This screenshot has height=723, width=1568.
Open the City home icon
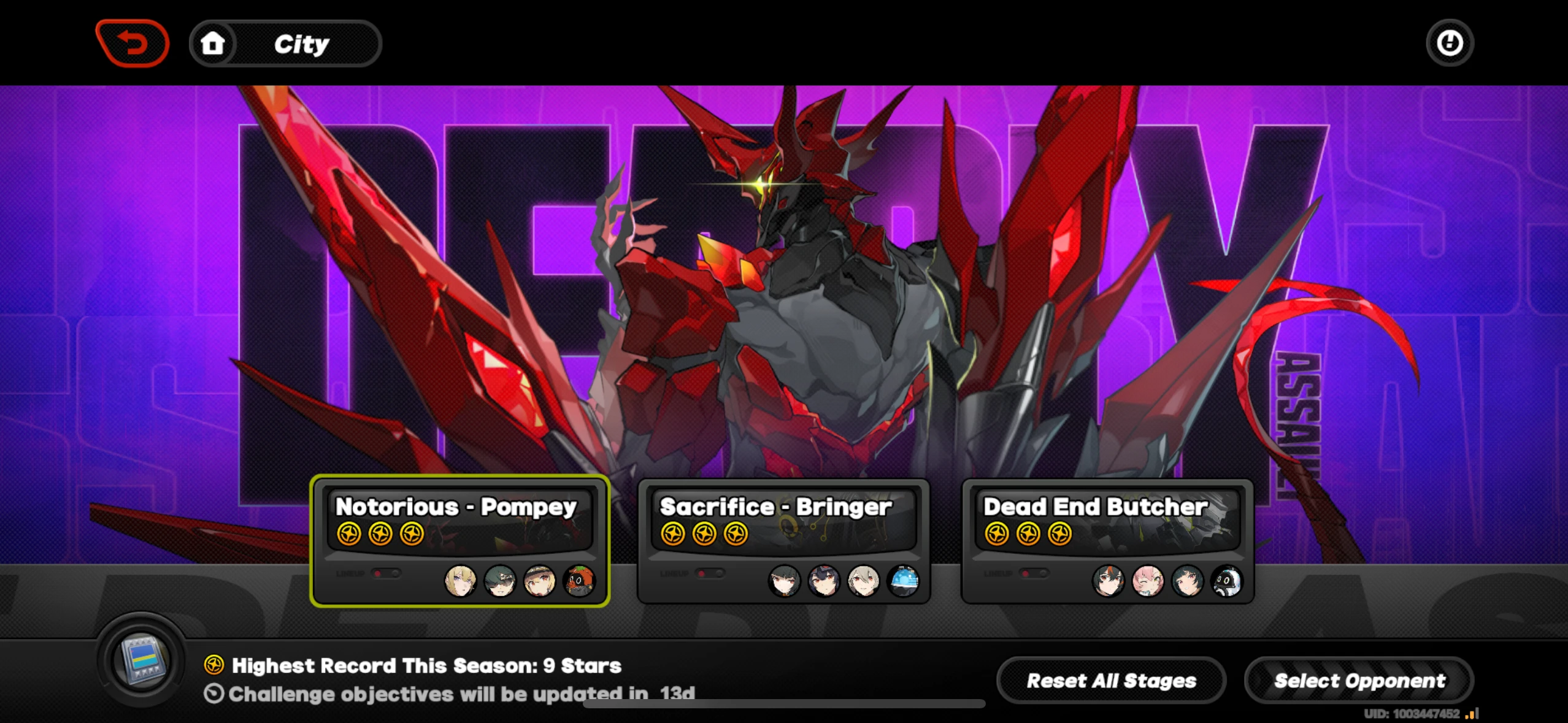pyautogui.click(x=213, y=42)
